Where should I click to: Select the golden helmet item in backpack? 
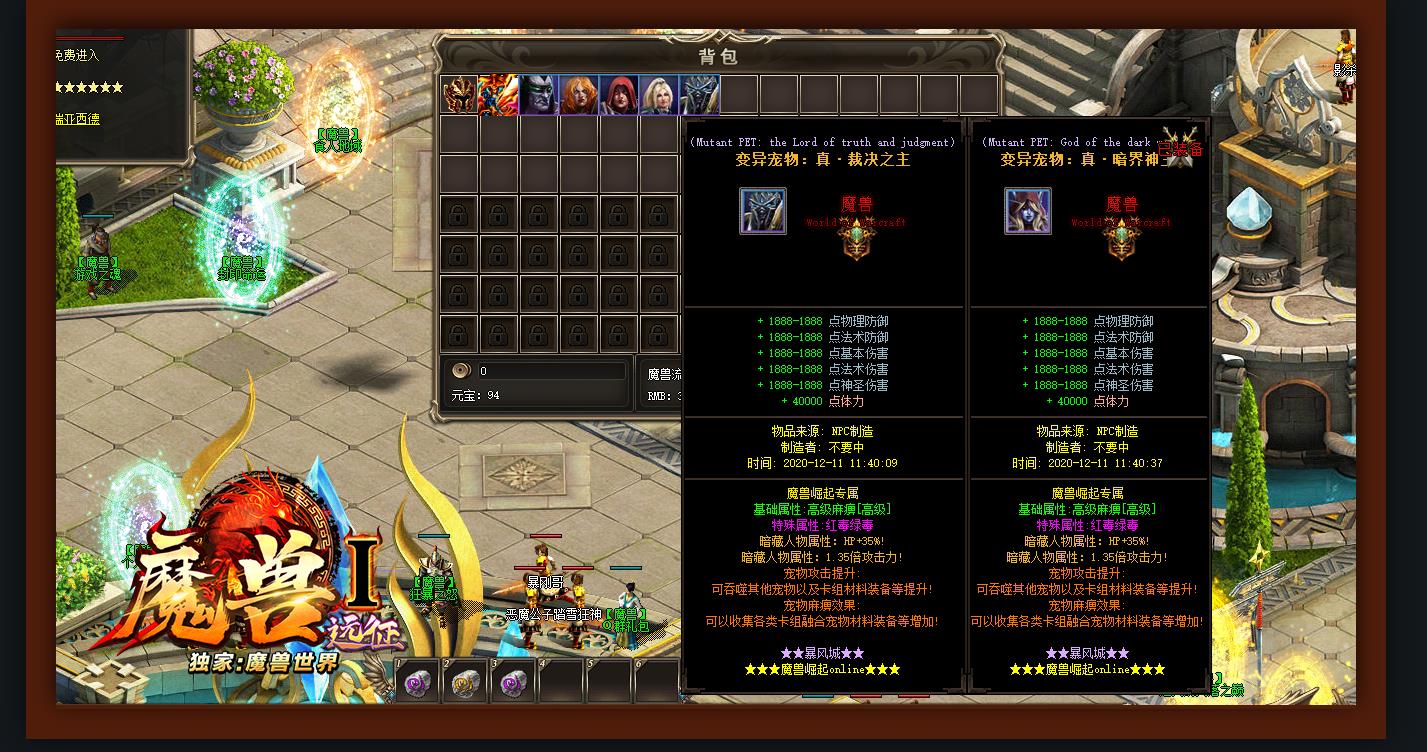tap(459, 95)
